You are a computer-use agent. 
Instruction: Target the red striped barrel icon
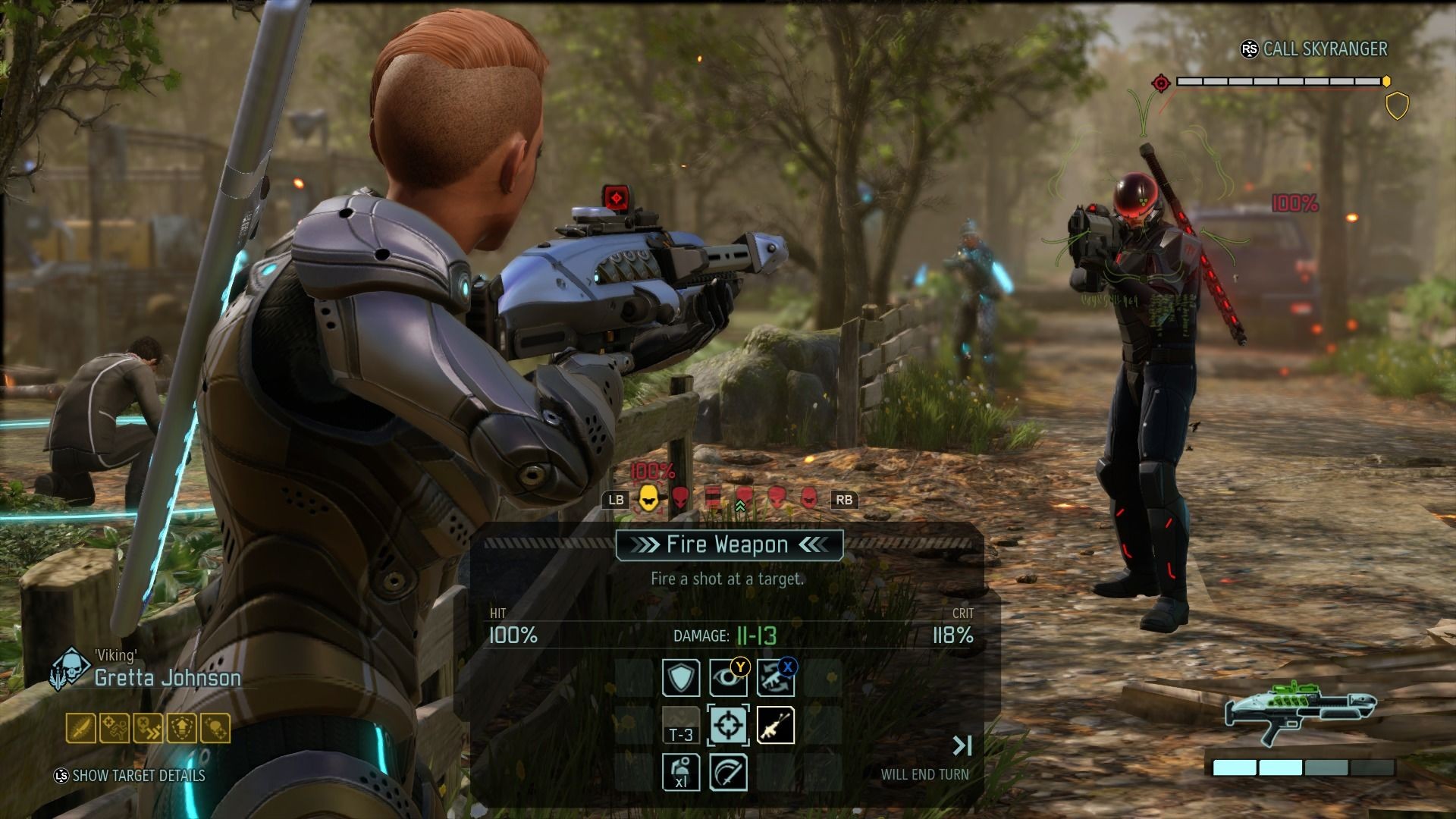pyautogui.click(x=713, y=498)
